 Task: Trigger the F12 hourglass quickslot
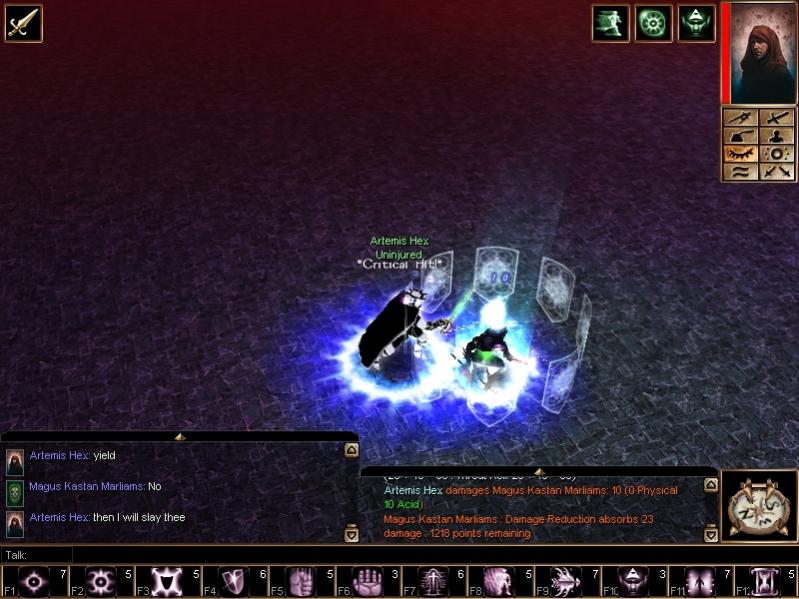point(765,581)
